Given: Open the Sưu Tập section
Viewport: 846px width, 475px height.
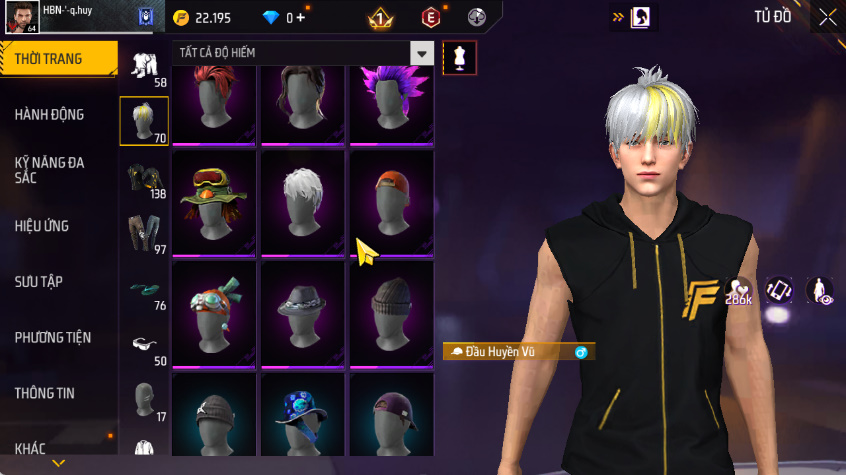Looking at the screenshot, I should (39, 282).
